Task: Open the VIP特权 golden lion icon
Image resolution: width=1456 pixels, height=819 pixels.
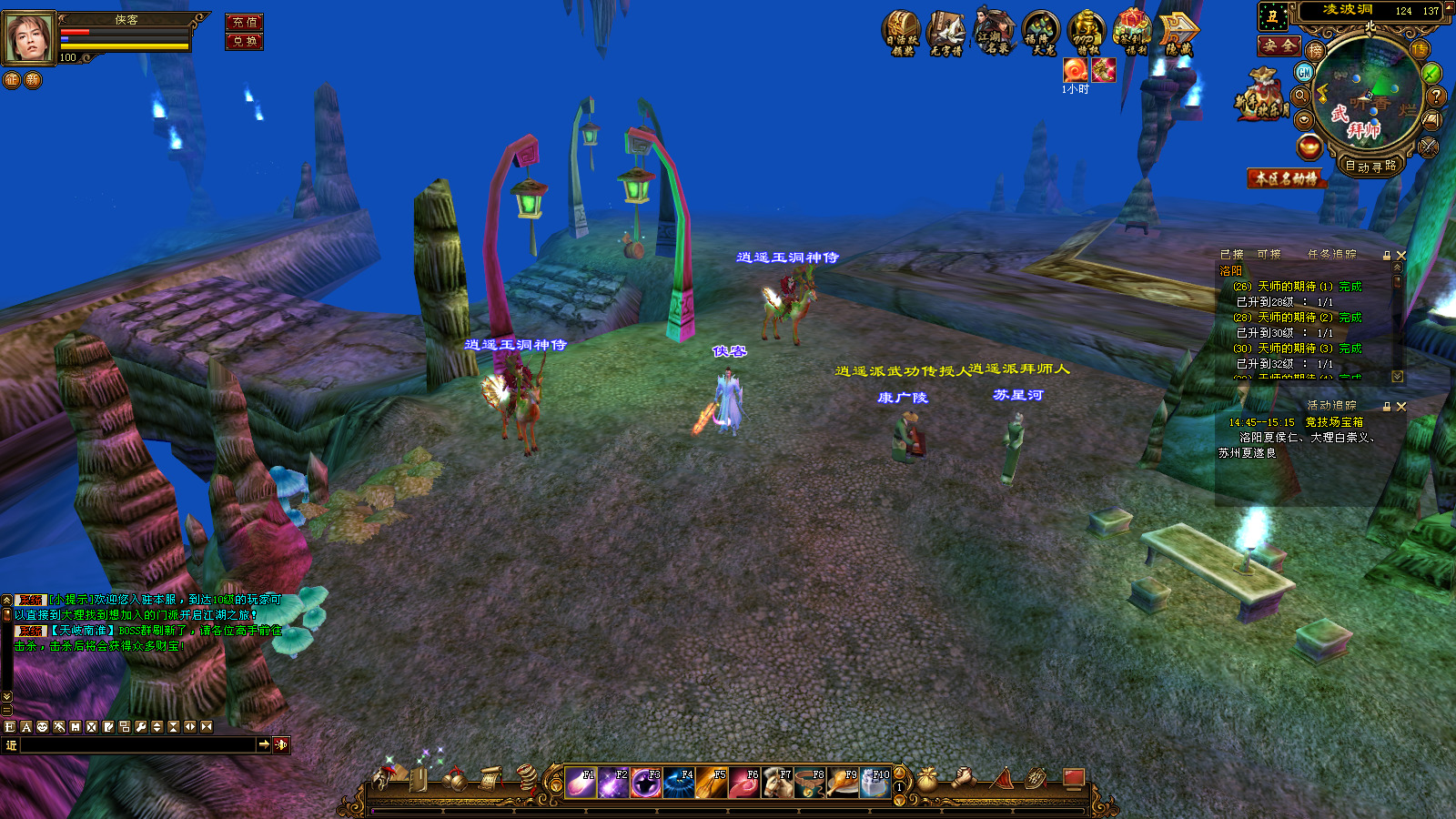Action: (x=1087, y=33)
